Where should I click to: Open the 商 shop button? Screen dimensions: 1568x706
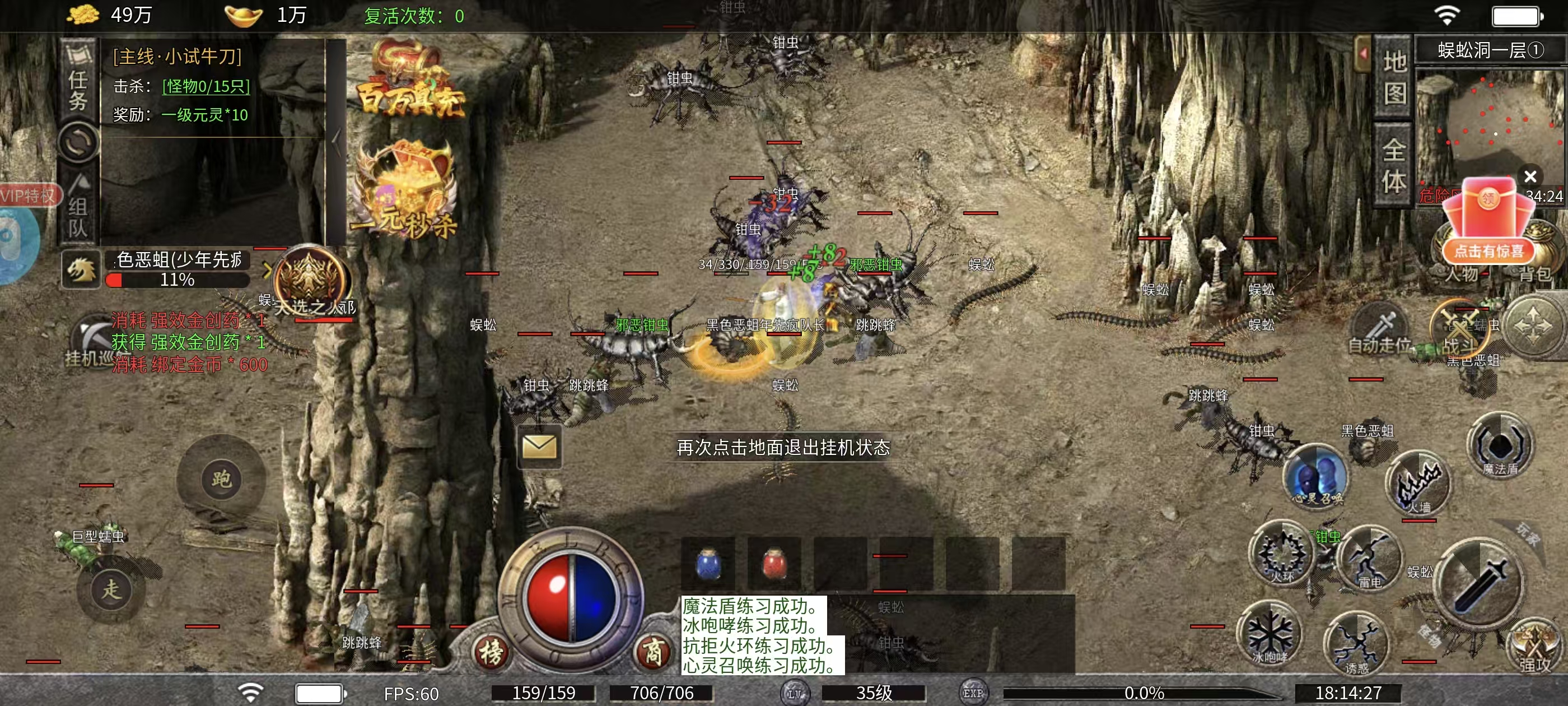pos(652,652)
